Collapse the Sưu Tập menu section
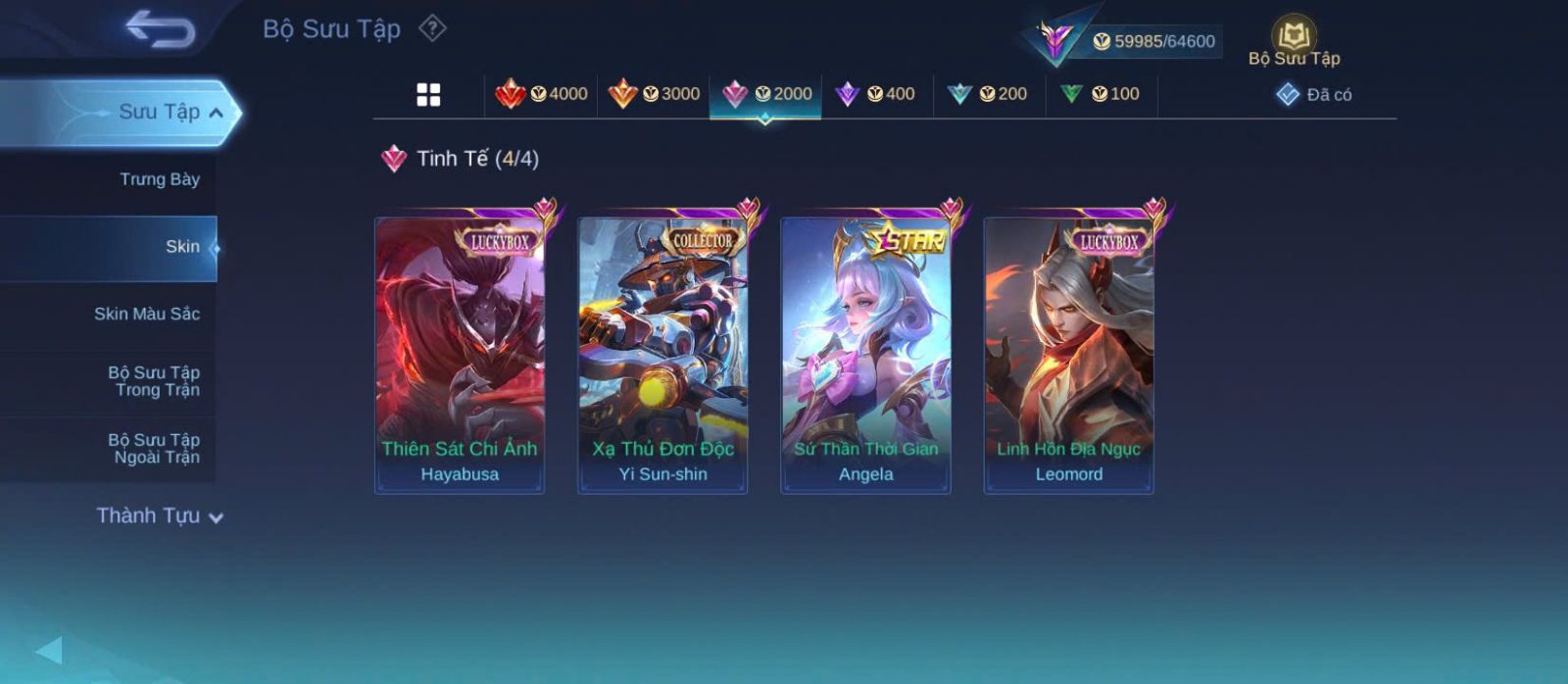Image resolution: width=1568 pixels, height=684 pixels. point(215,113)
